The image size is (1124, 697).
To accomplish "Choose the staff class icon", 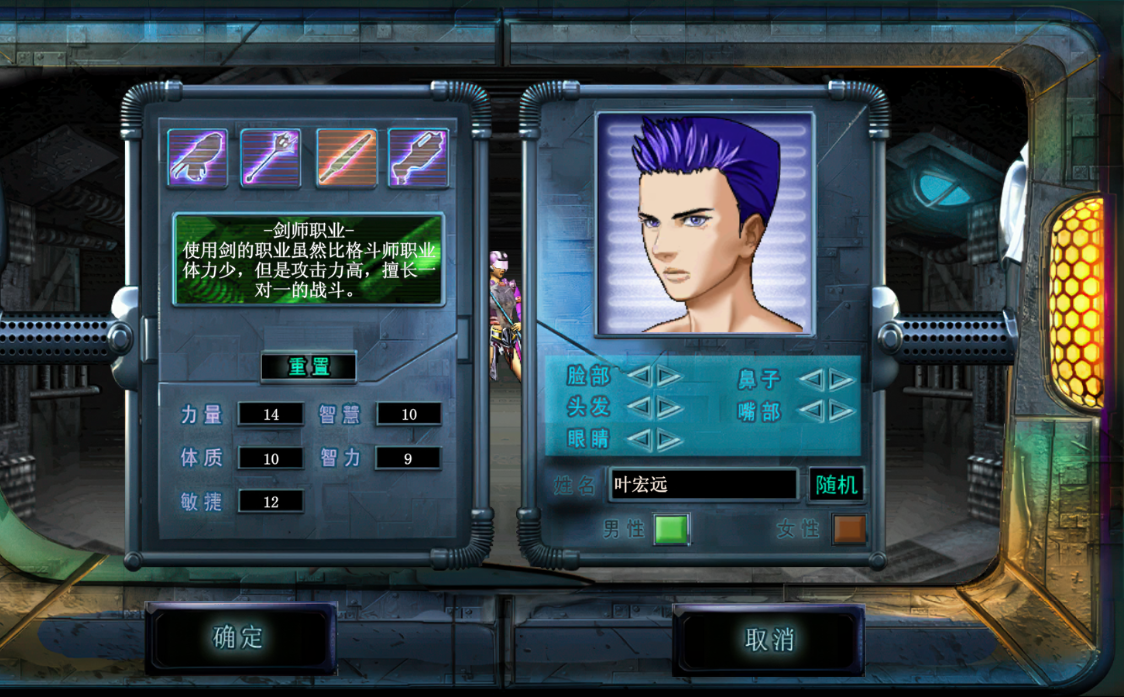I will pos(270,158).
